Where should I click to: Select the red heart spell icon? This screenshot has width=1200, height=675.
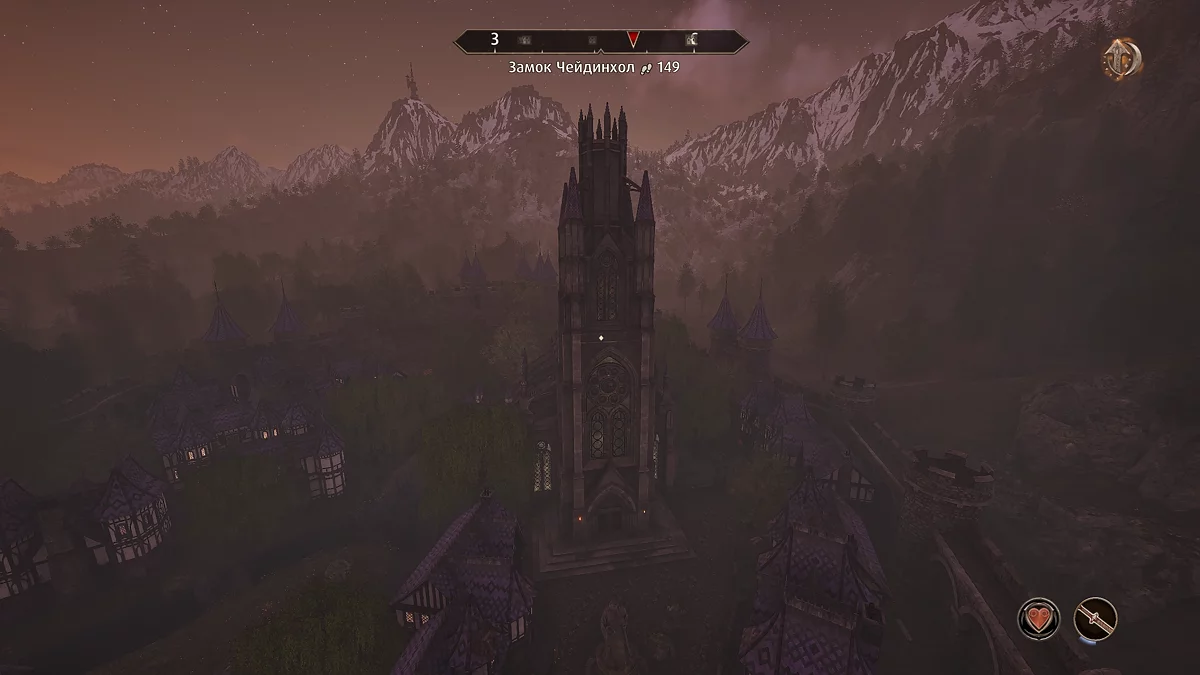click(1039, 618)
